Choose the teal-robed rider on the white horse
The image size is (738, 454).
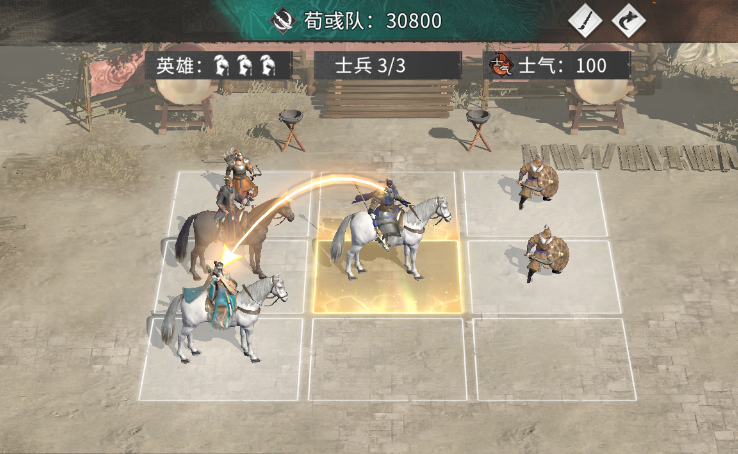click(x=222, y=307)
